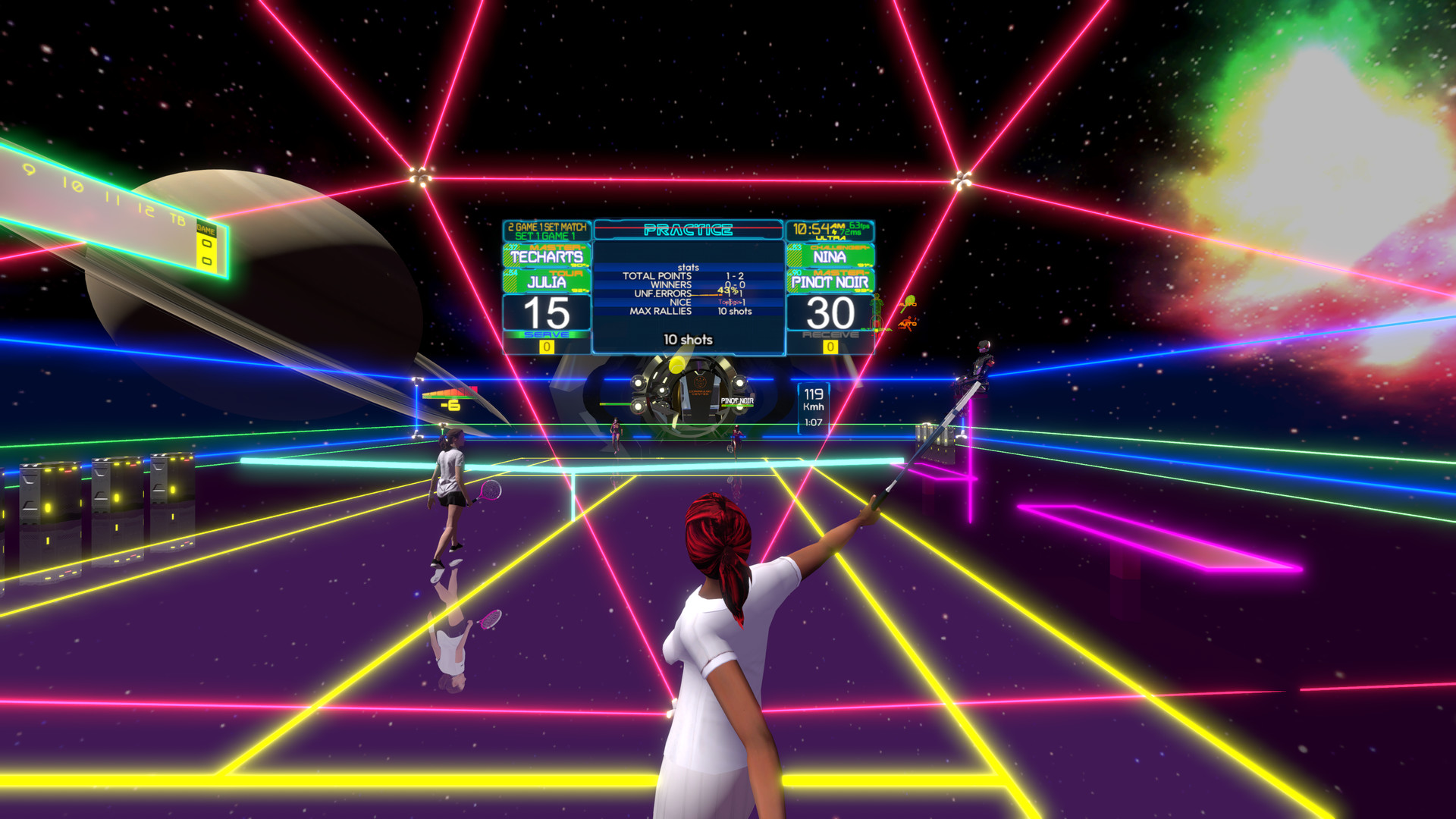Click the NINA challenger name plate
This screenshot has height=819, width=1456.
(x=830, y=256)
